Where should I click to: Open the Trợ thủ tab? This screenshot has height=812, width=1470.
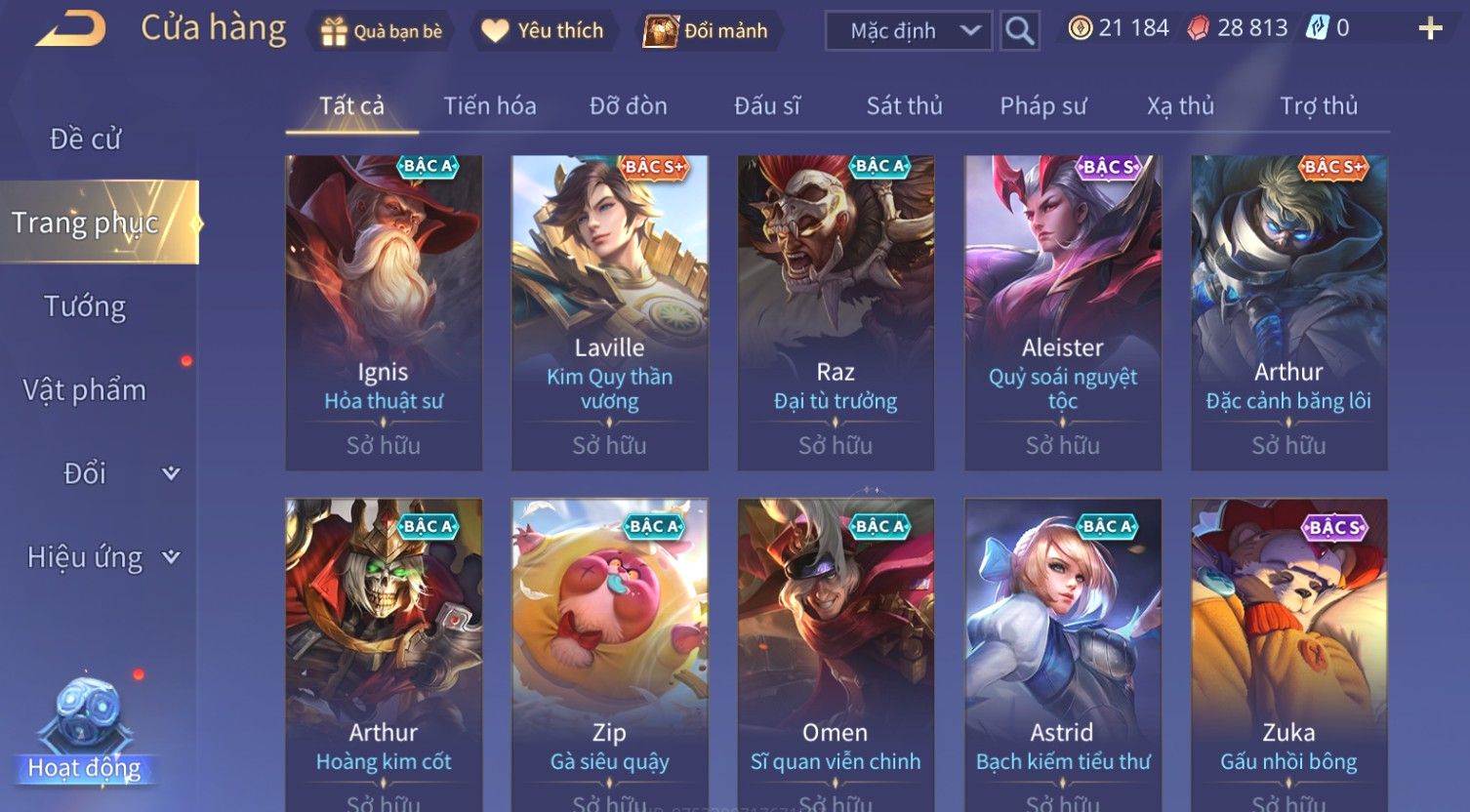1319,106
